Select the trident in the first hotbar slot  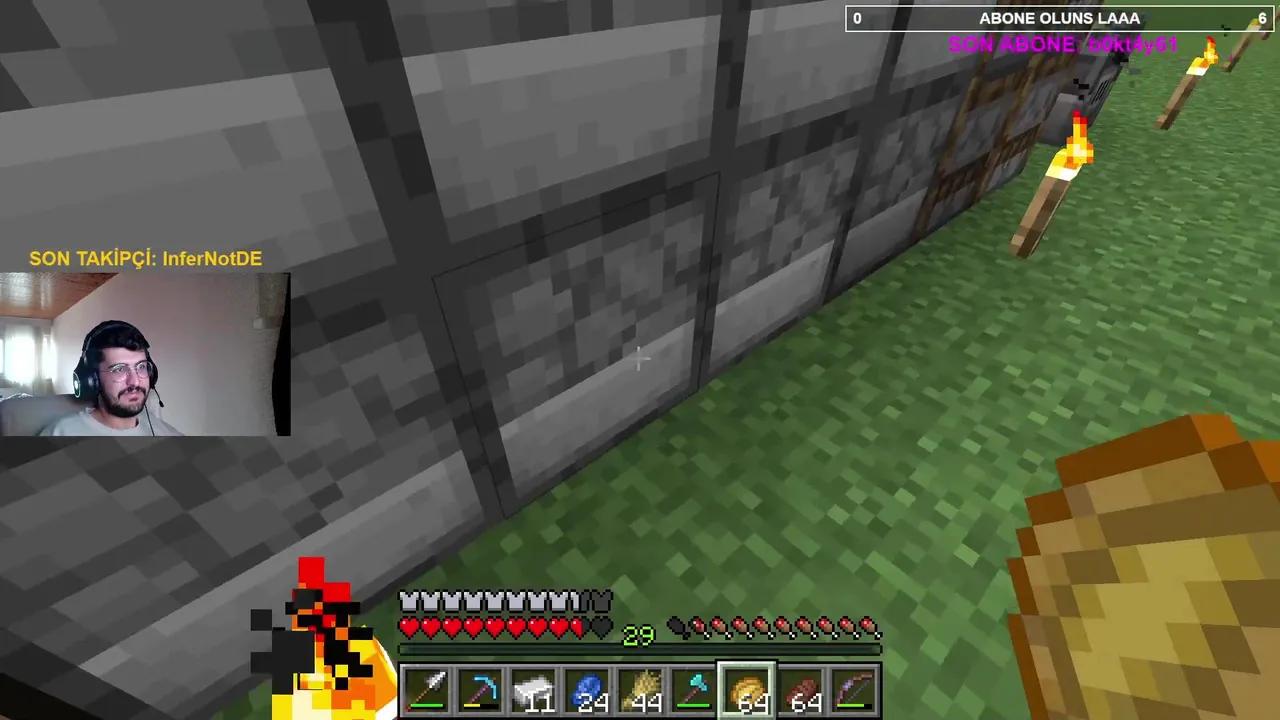(427, 690)
